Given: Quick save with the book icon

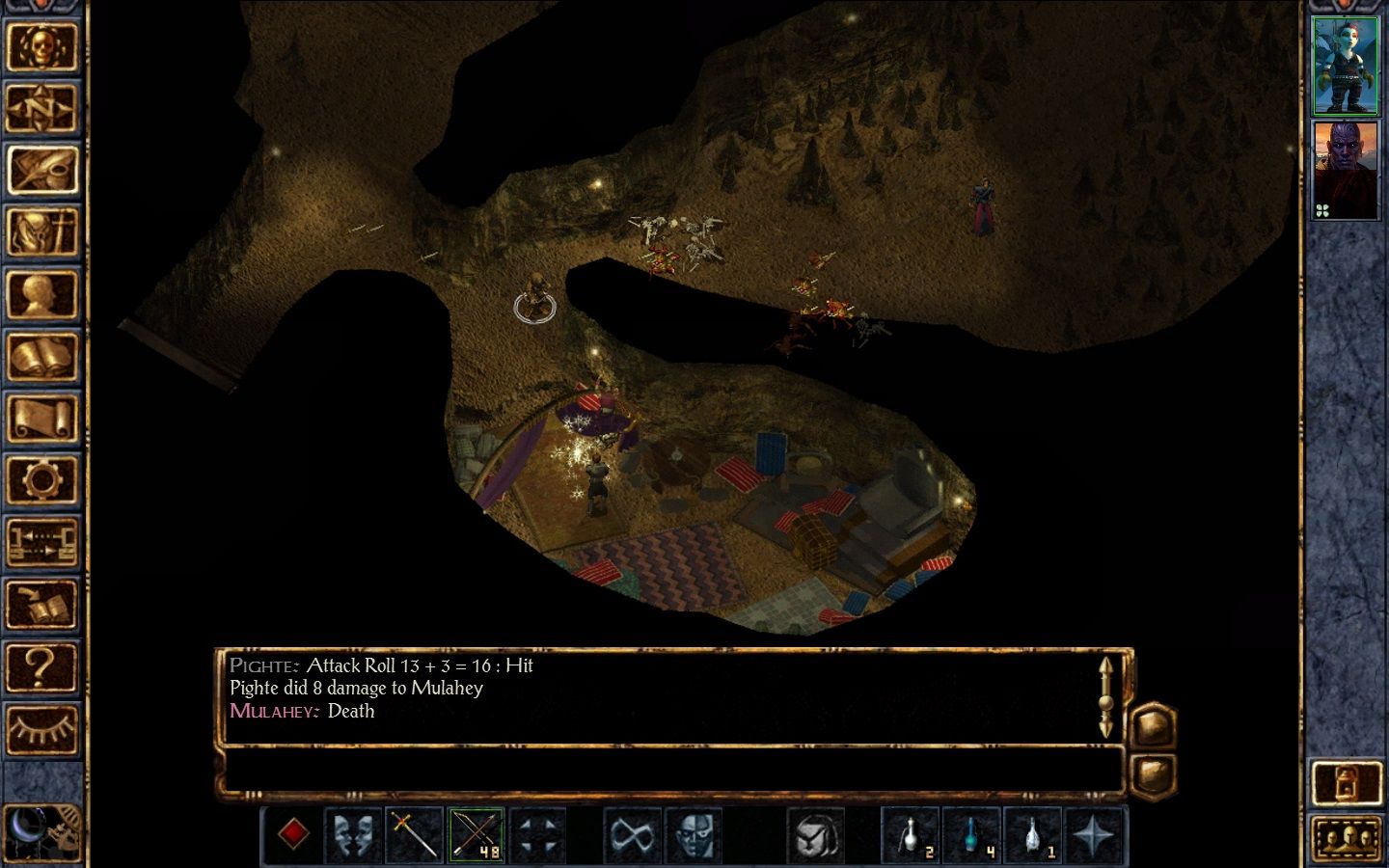Looking at the screenshot, I should [41, 605].
